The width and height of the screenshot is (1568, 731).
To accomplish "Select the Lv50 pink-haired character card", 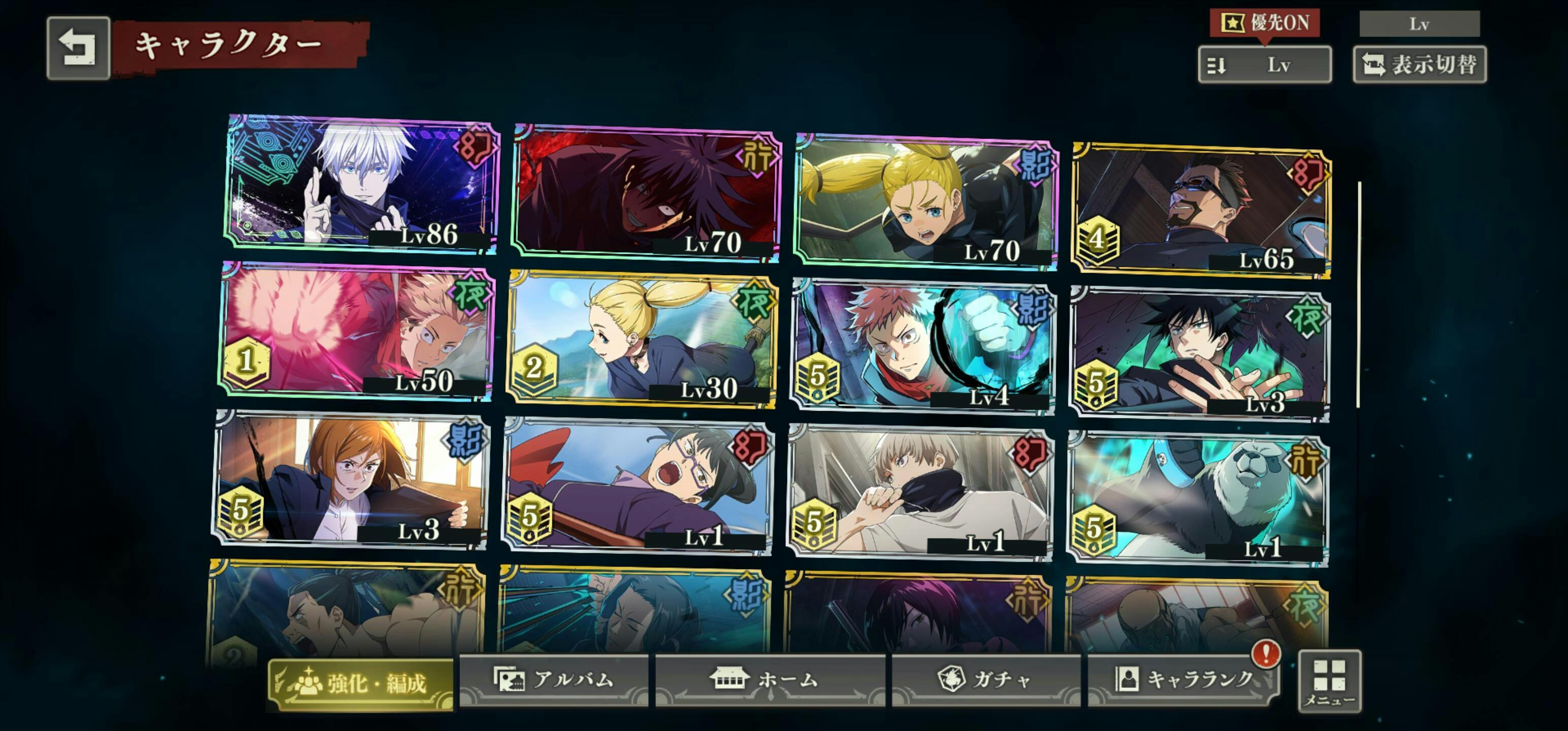I will coord(356,331).
